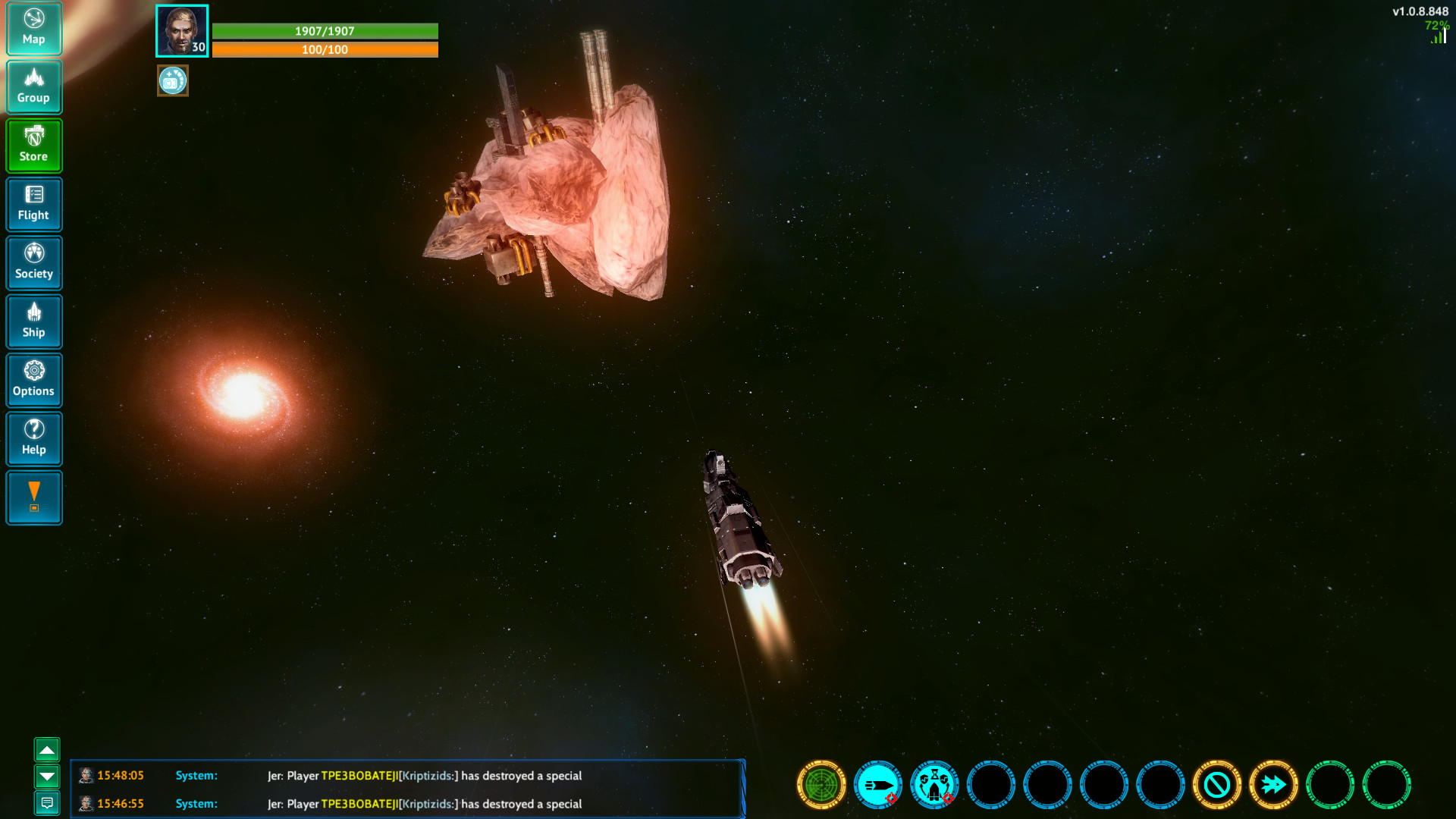This screenshot has width=1456, height=819.
Task: Open the Flight panel
Action: (33, 204)
